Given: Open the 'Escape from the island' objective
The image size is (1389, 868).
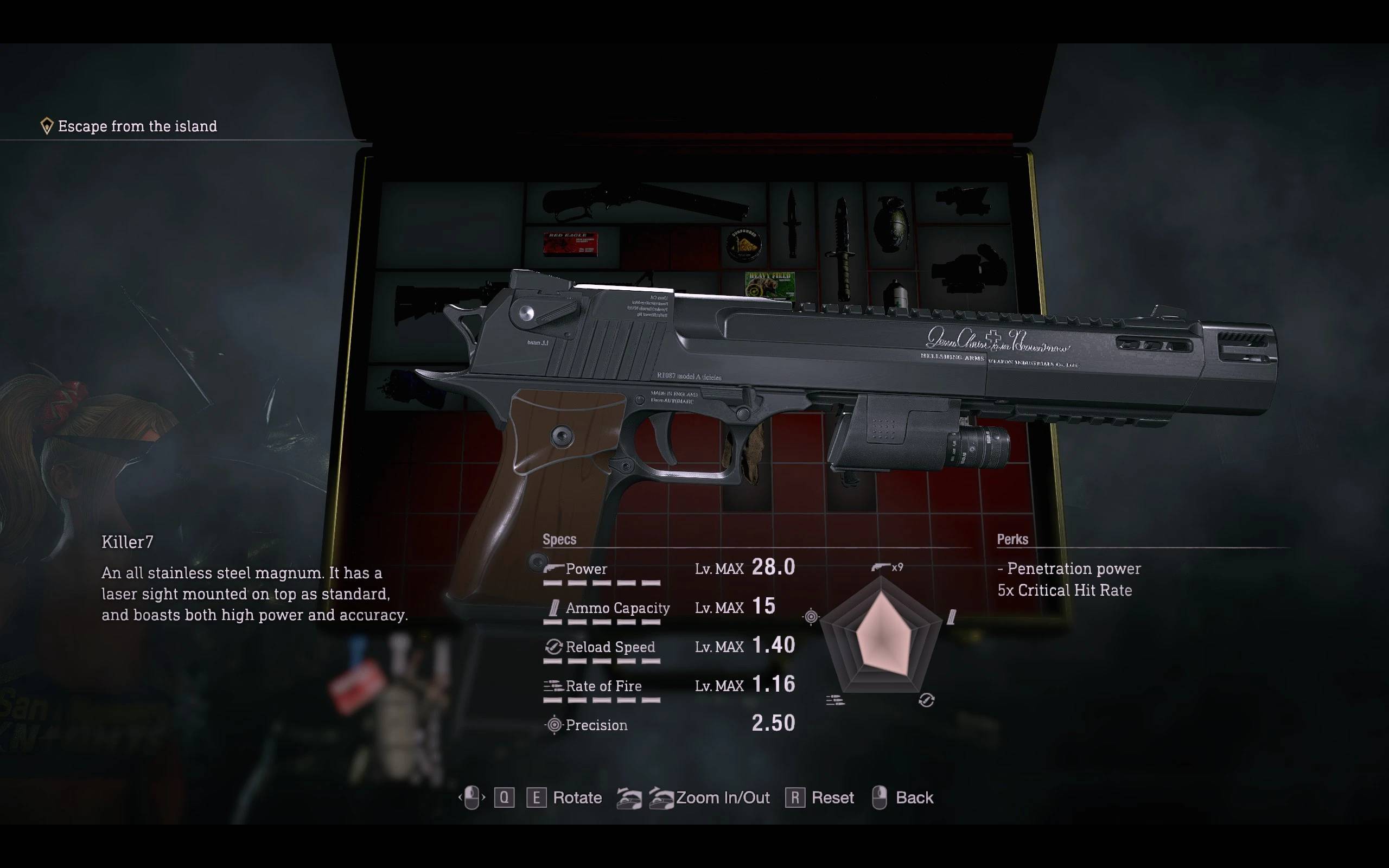Looking at the screenshot, I should point(137,126).
